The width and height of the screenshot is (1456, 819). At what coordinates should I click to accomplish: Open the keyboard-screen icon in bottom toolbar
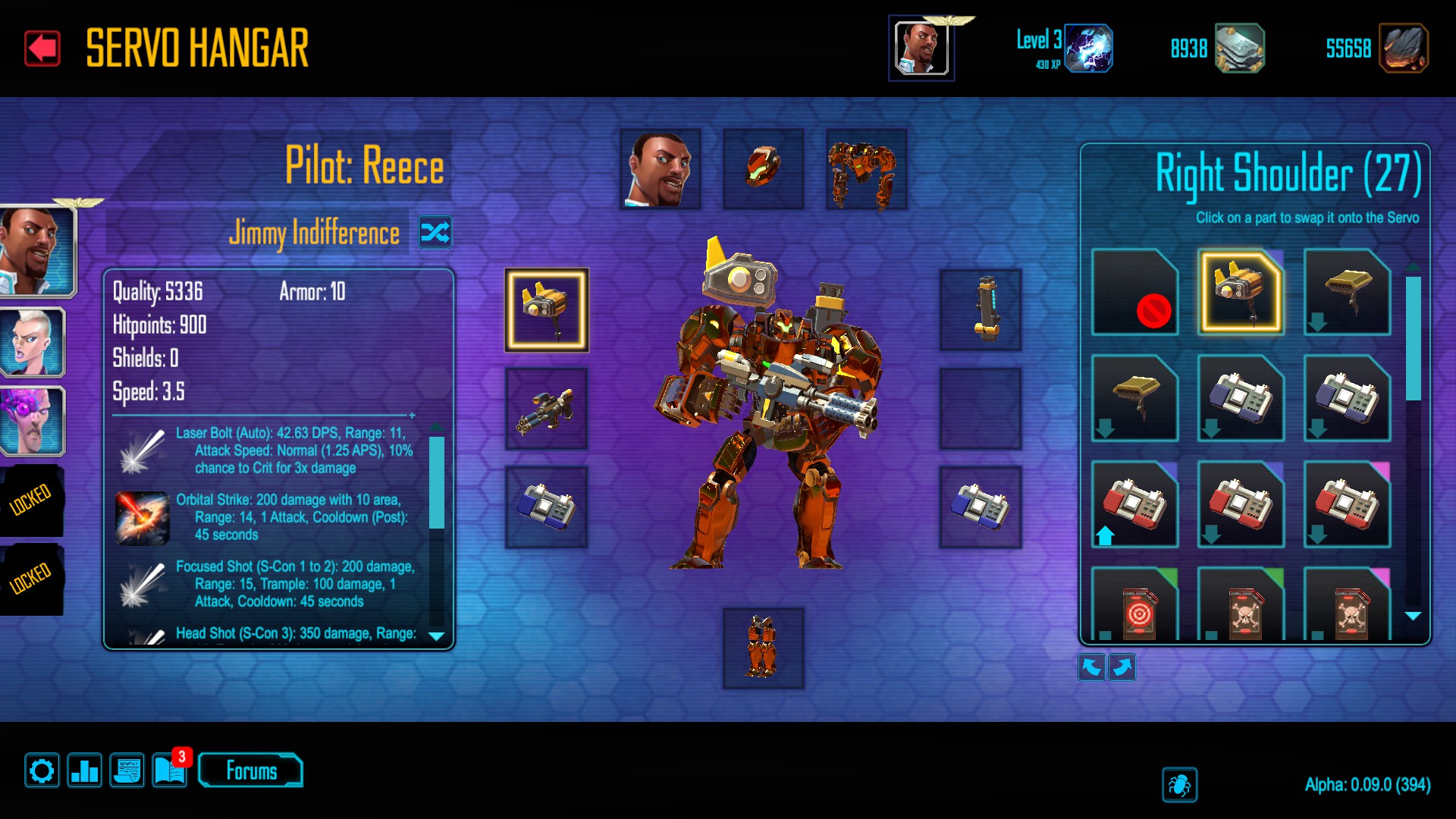[127, 771]
